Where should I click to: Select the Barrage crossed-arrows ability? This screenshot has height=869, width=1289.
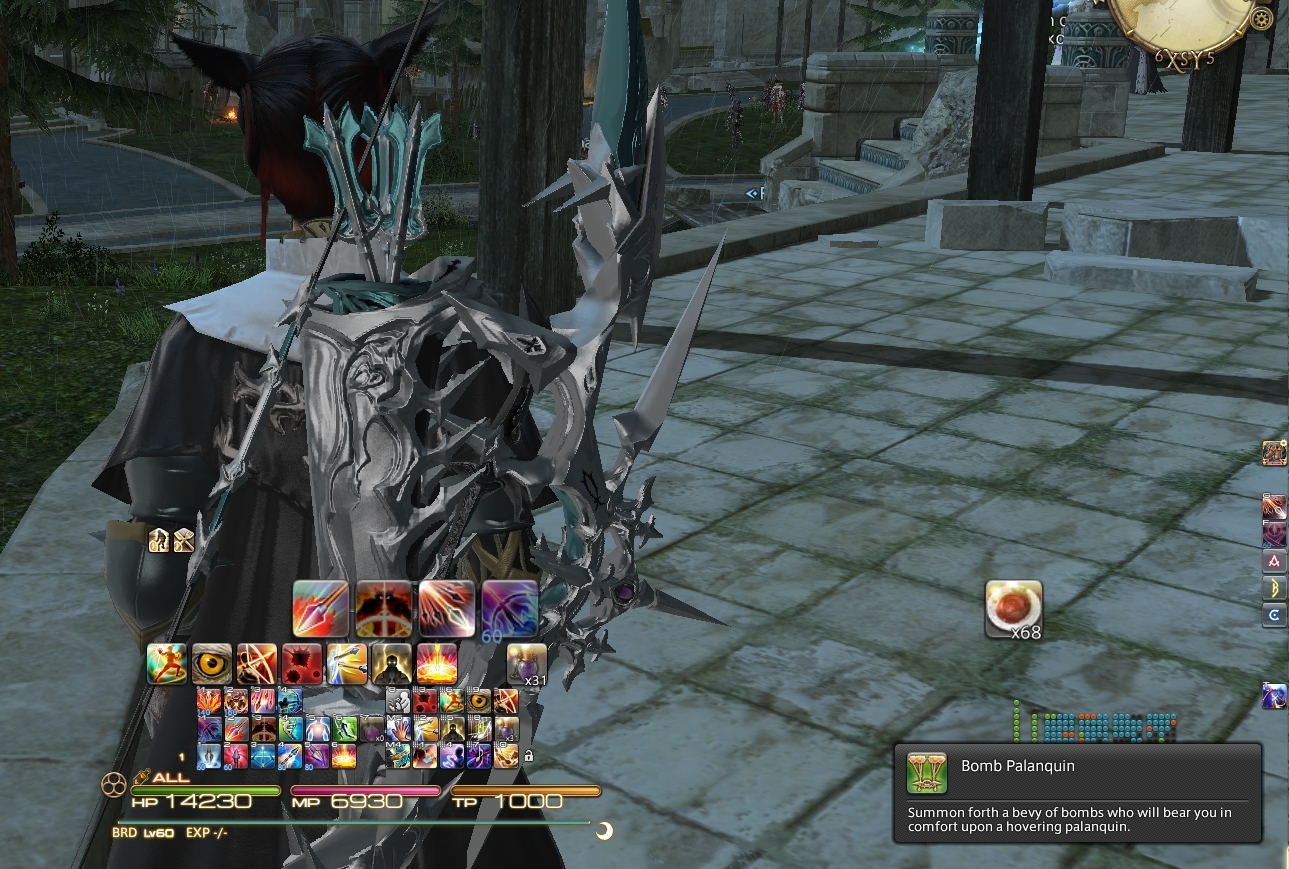256,664
